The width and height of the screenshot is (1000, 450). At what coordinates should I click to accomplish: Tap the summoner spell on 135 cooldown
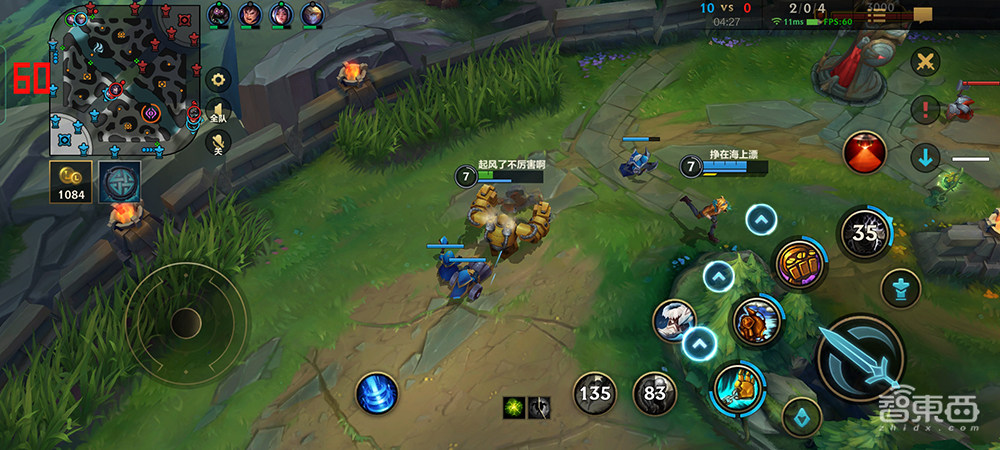coord(595,393)
